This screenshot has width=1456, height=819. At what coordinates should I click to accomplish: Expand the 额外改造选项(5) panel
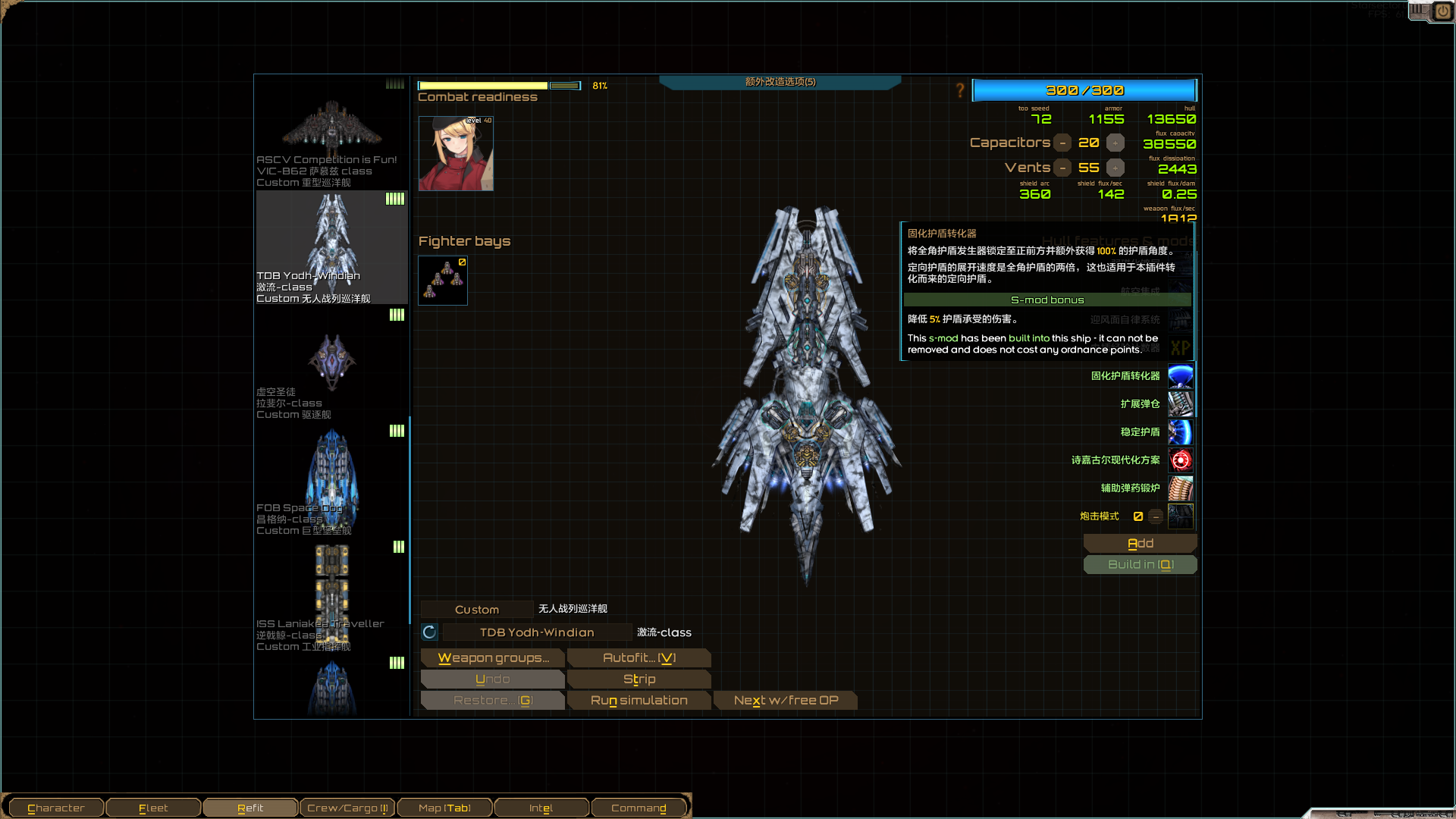pyautogui.click(x=780, y=81)
